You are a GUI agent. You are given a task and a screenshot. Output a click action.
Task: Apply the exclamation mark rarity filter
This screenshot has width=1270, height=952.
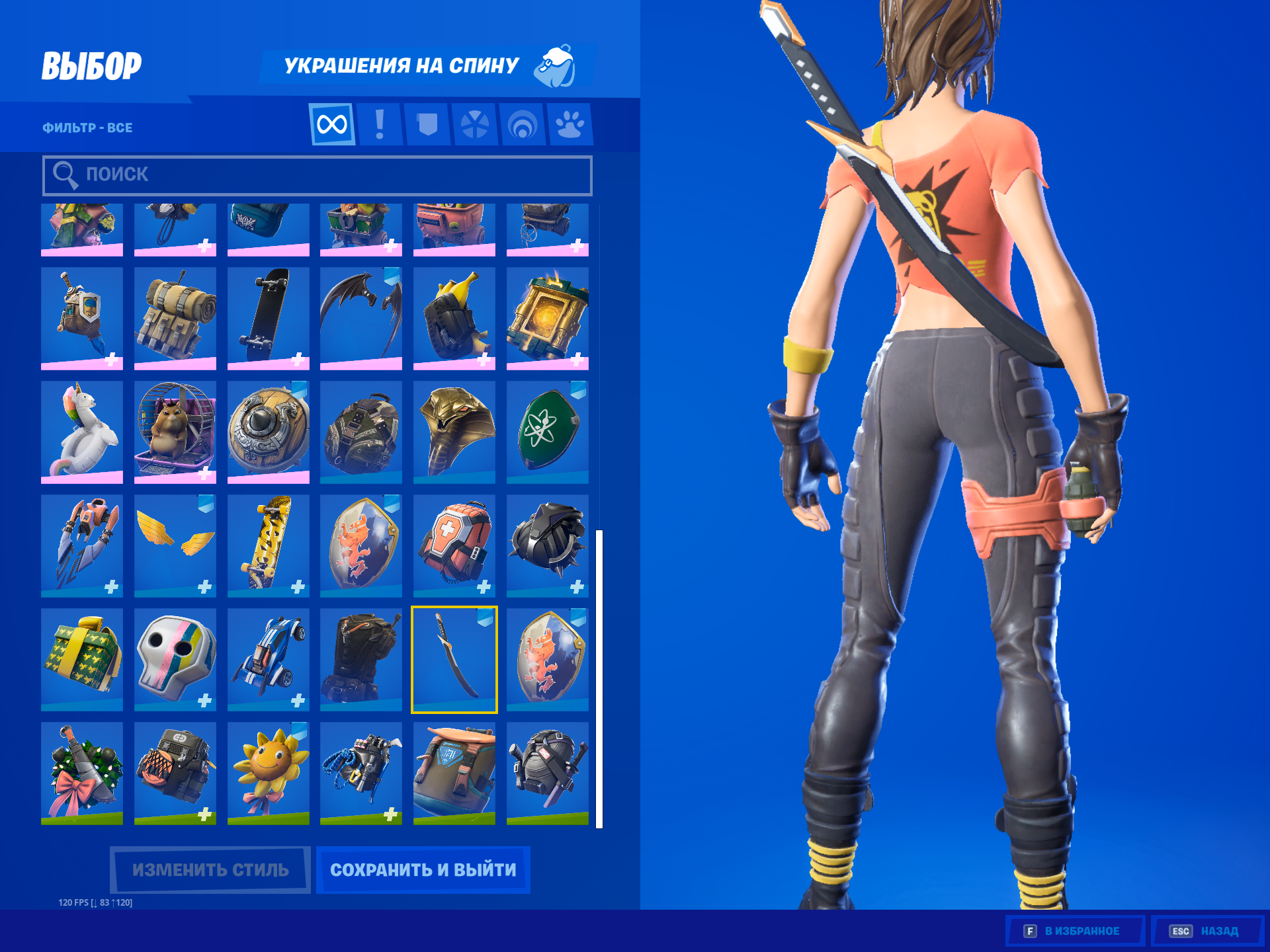coord(380,124)
